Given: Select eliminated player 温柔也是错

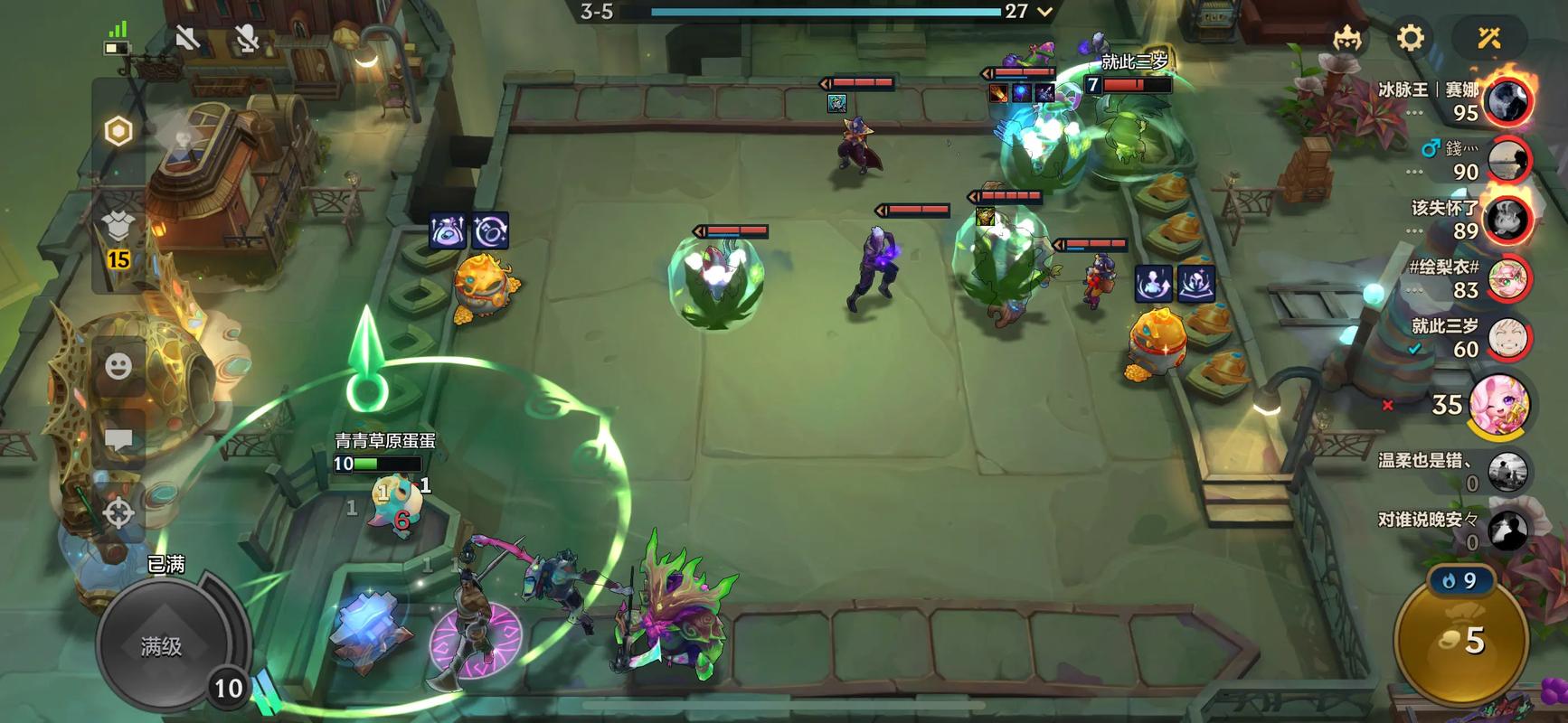Looking at the screenshot, I should coord(1507,471).
